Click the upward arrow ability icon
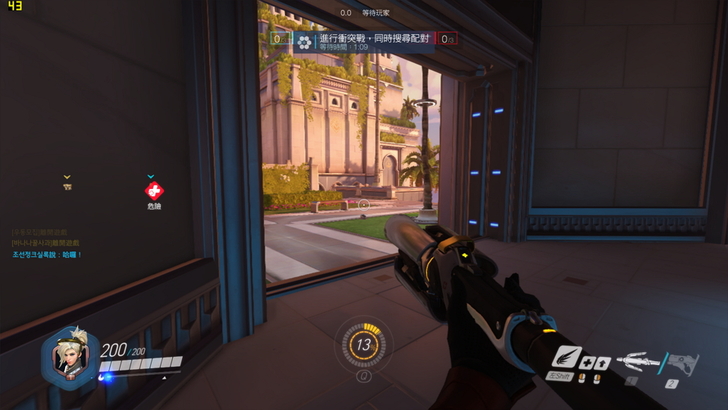Viewport: 728px width, 410px height. tap(602, 363)
